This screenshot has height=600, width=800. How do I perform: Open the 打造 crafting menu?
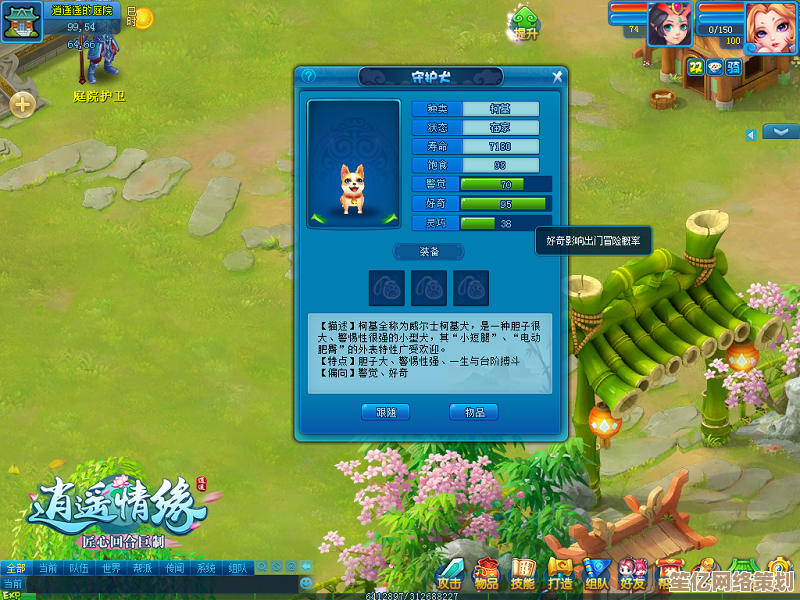click(560, 575)
